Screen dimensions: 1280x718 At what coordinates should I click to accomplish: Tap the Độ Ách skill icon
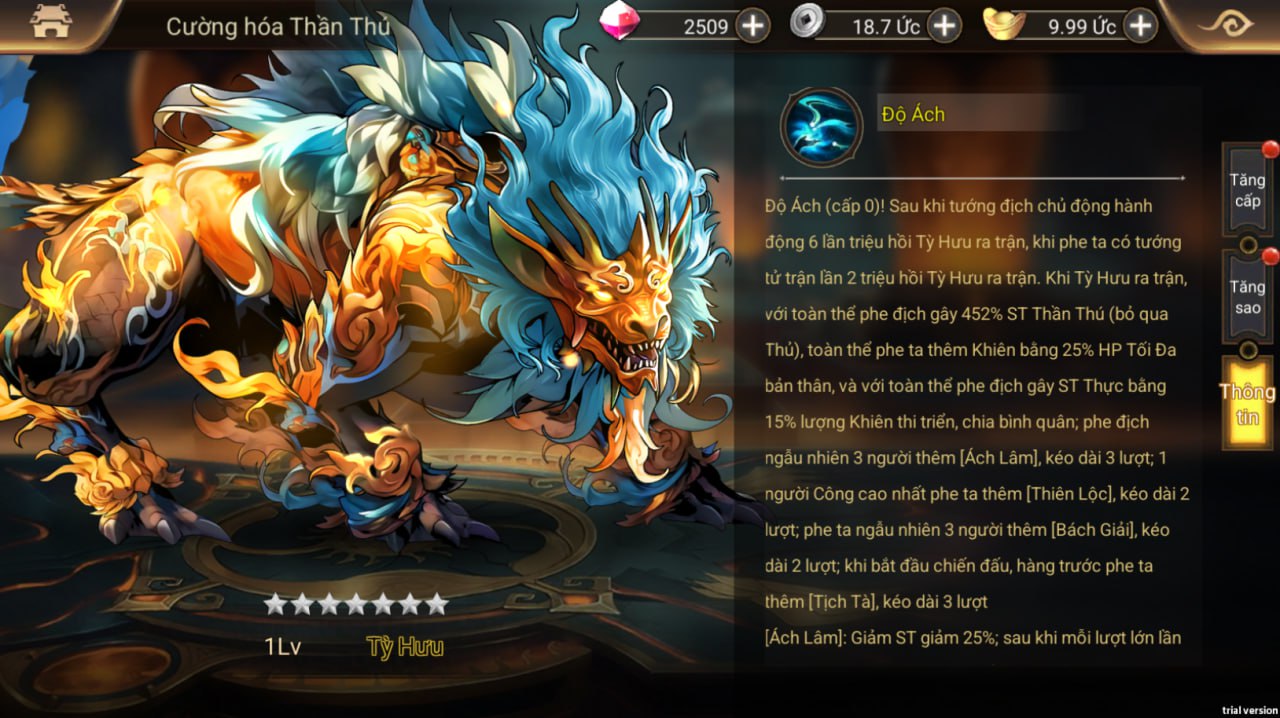tap(821, 127)
